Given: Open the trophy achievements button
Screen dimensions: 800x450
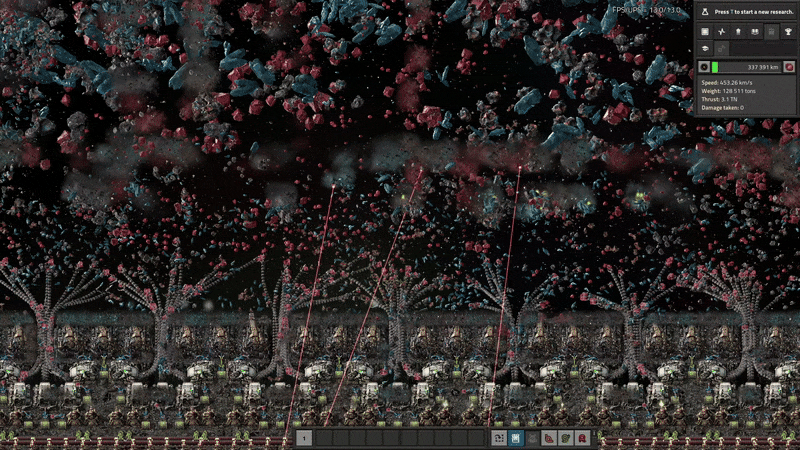Looking at the screenshot, I should click(x=788, y=32).
